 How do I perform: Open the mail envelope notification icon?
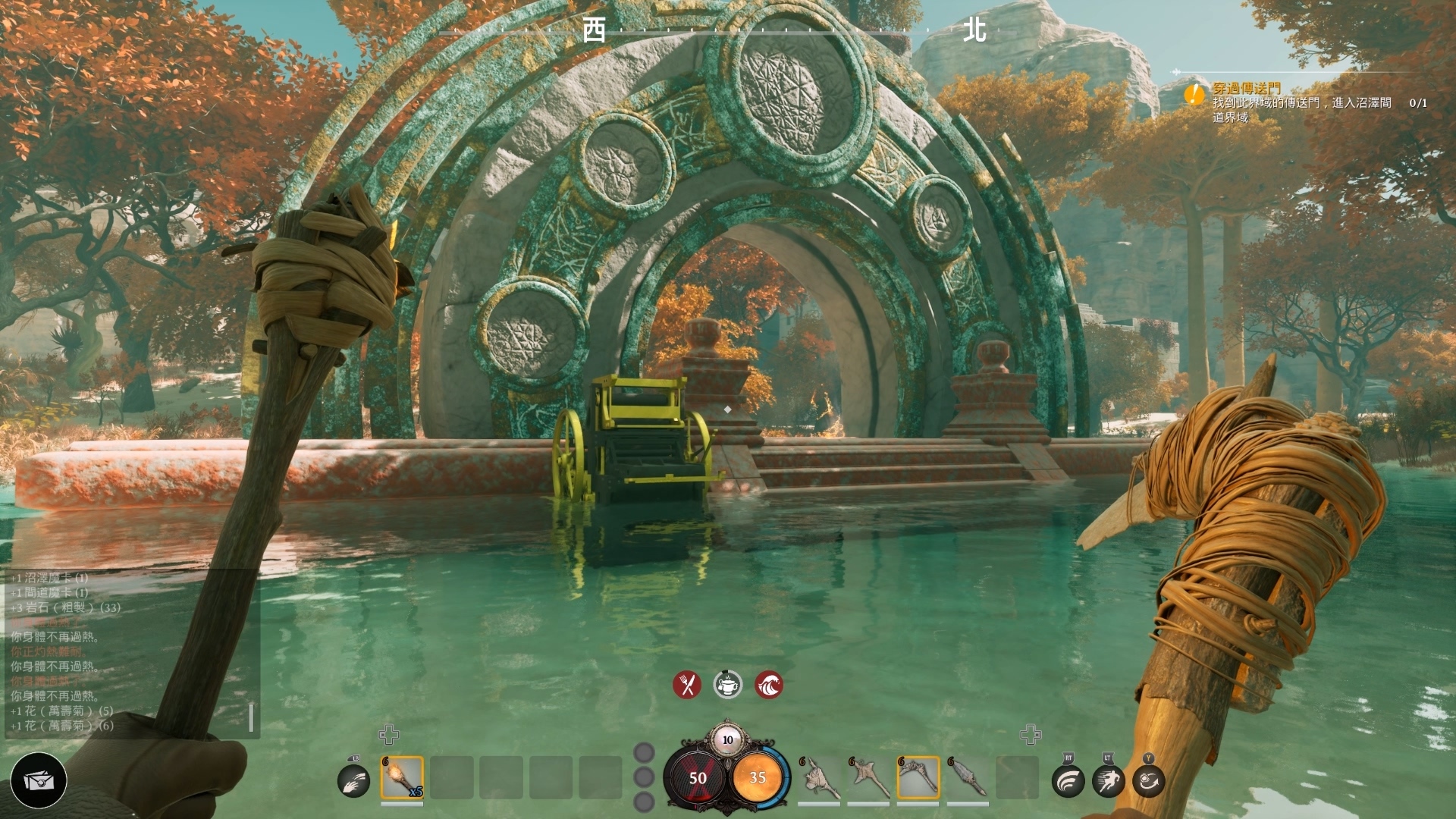click(x=39, y=780)
